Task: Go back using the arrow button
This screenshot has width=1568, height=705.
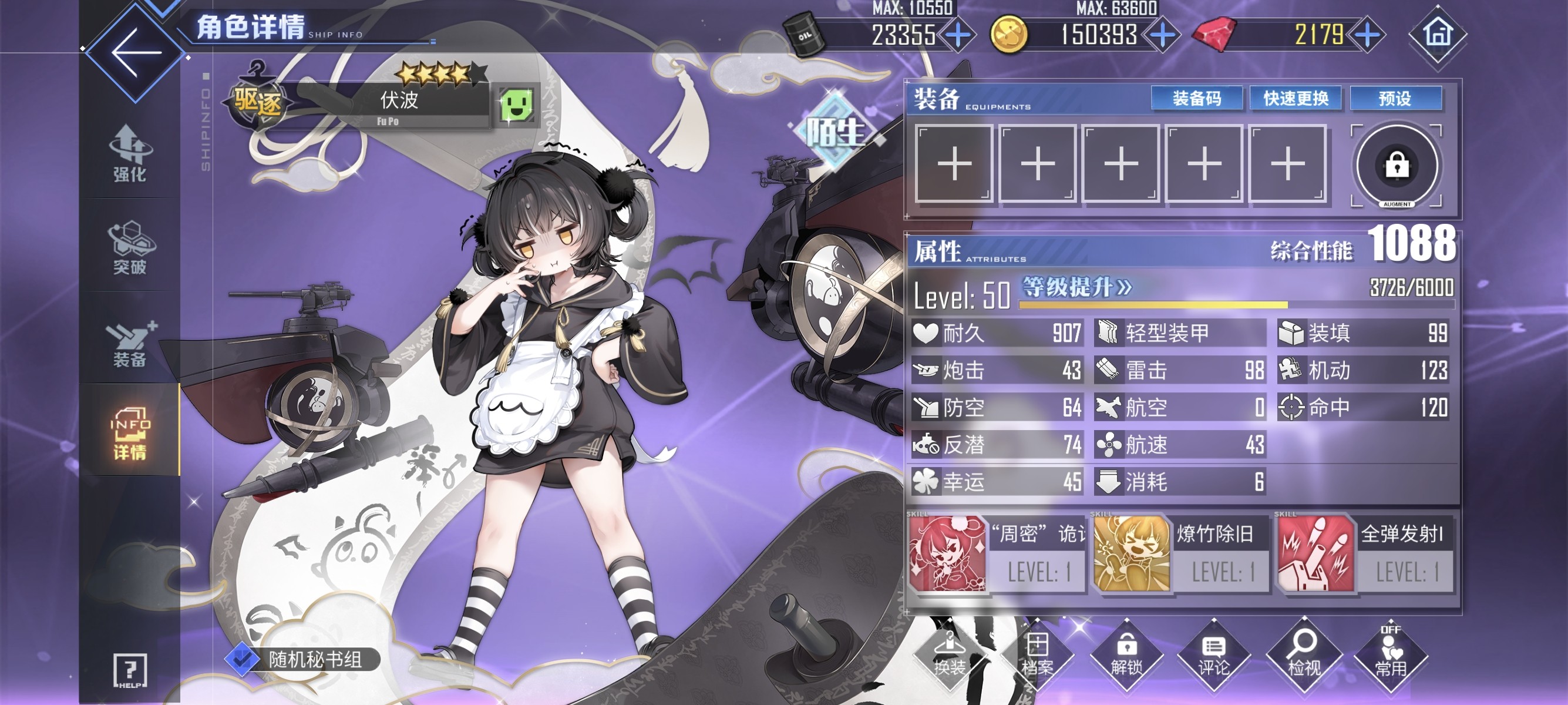Action: (x=135, y=51)
